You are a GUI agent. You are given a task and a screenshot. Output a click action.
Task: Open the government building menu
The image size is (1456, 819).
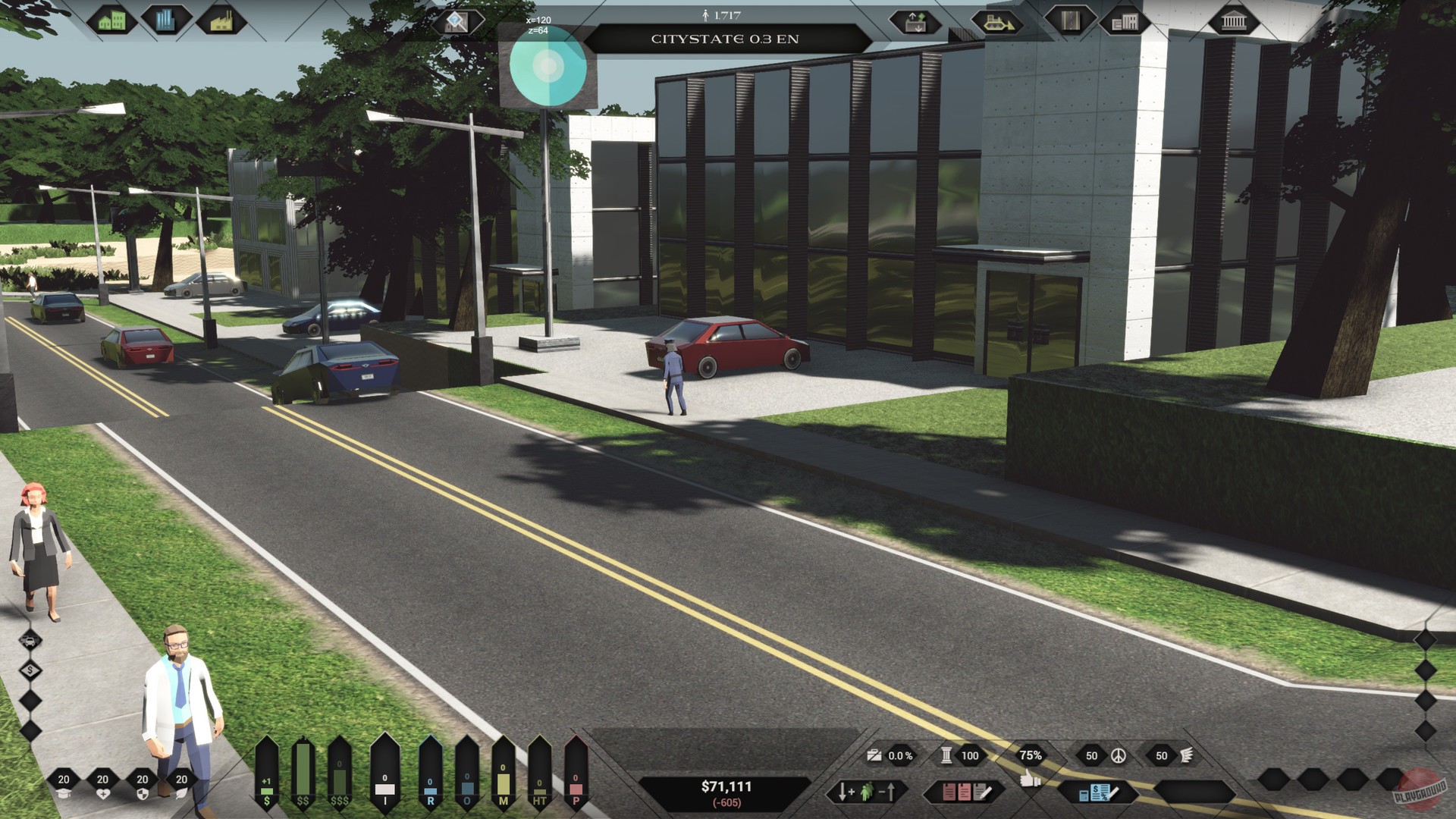(1234, 20)
